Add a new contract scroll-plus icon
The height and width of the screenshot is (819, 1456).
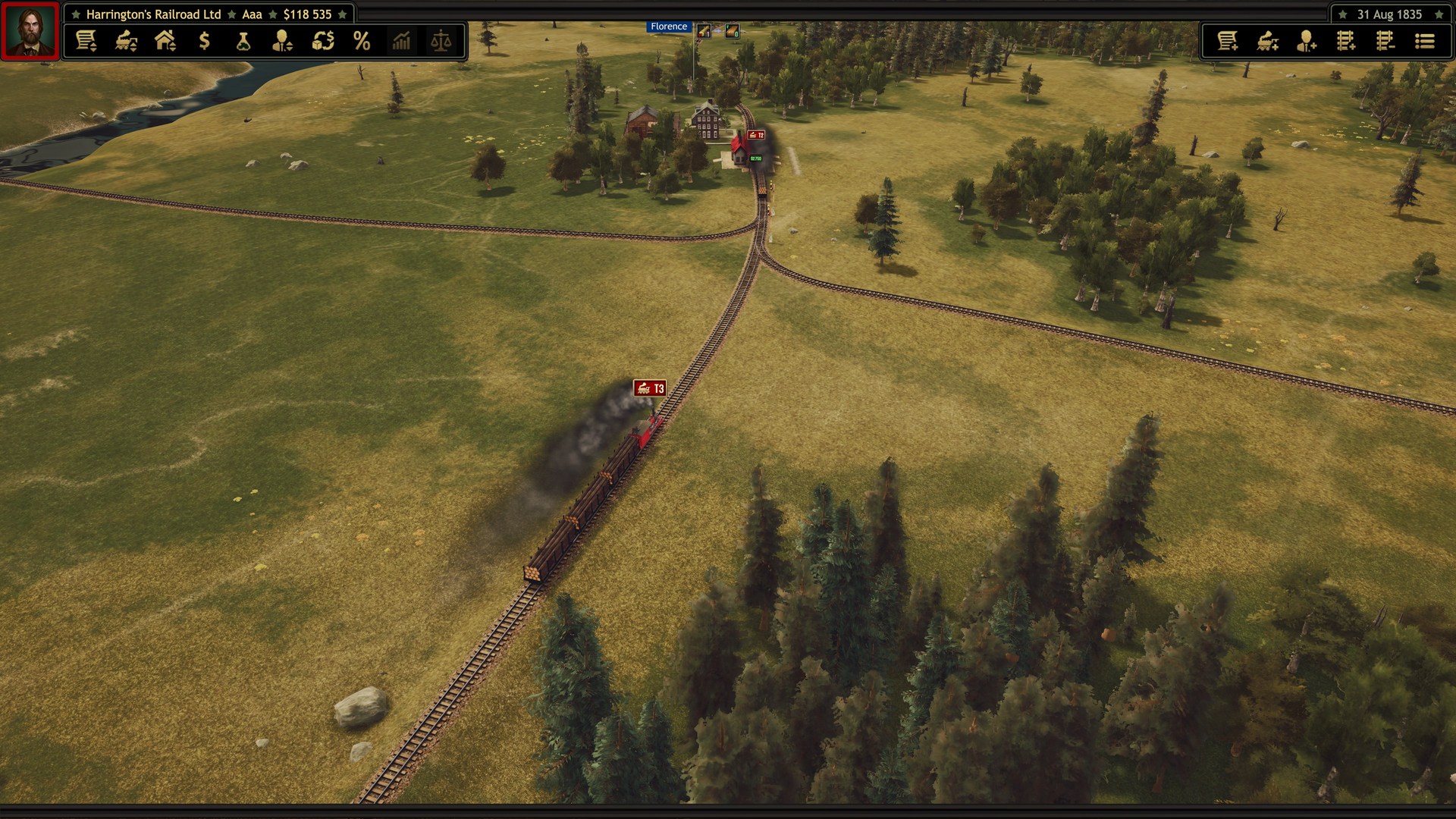pos(1228,41)
